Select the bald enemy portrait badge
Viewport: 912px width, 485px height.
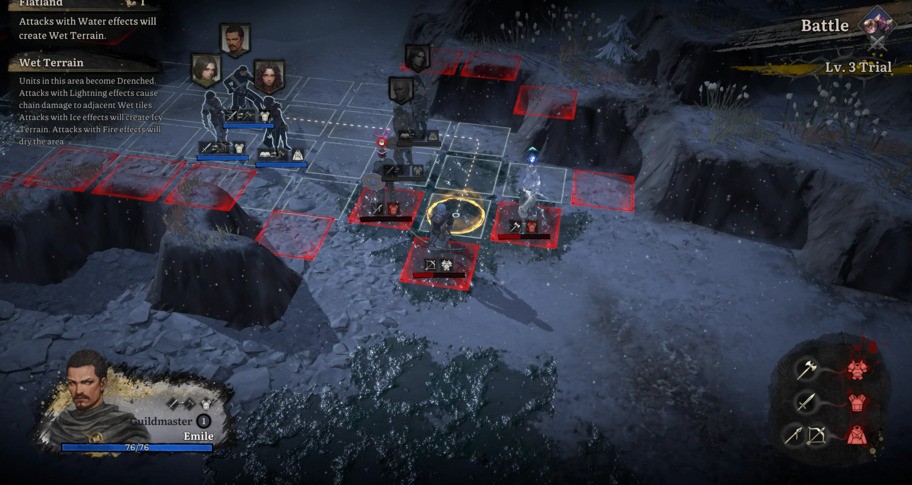[x=401, y=90]
